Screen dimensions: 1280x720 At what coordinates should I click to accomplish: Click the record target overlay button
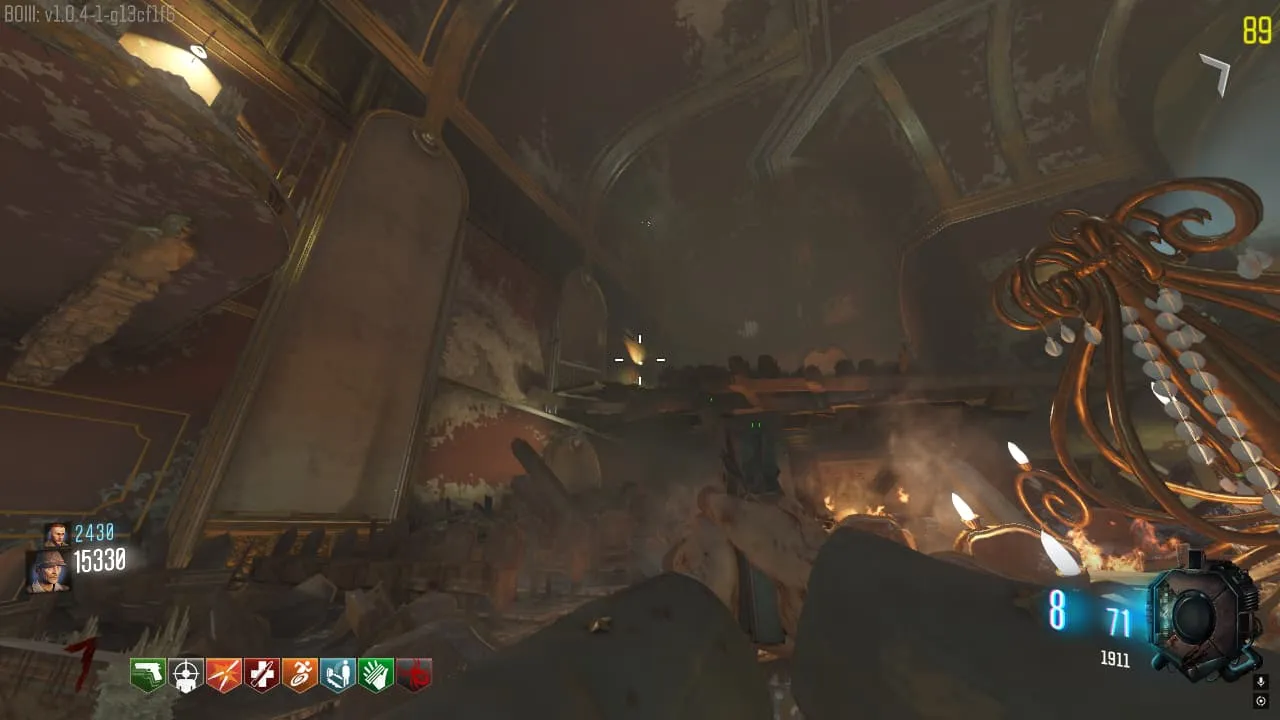coord(1261,700)
